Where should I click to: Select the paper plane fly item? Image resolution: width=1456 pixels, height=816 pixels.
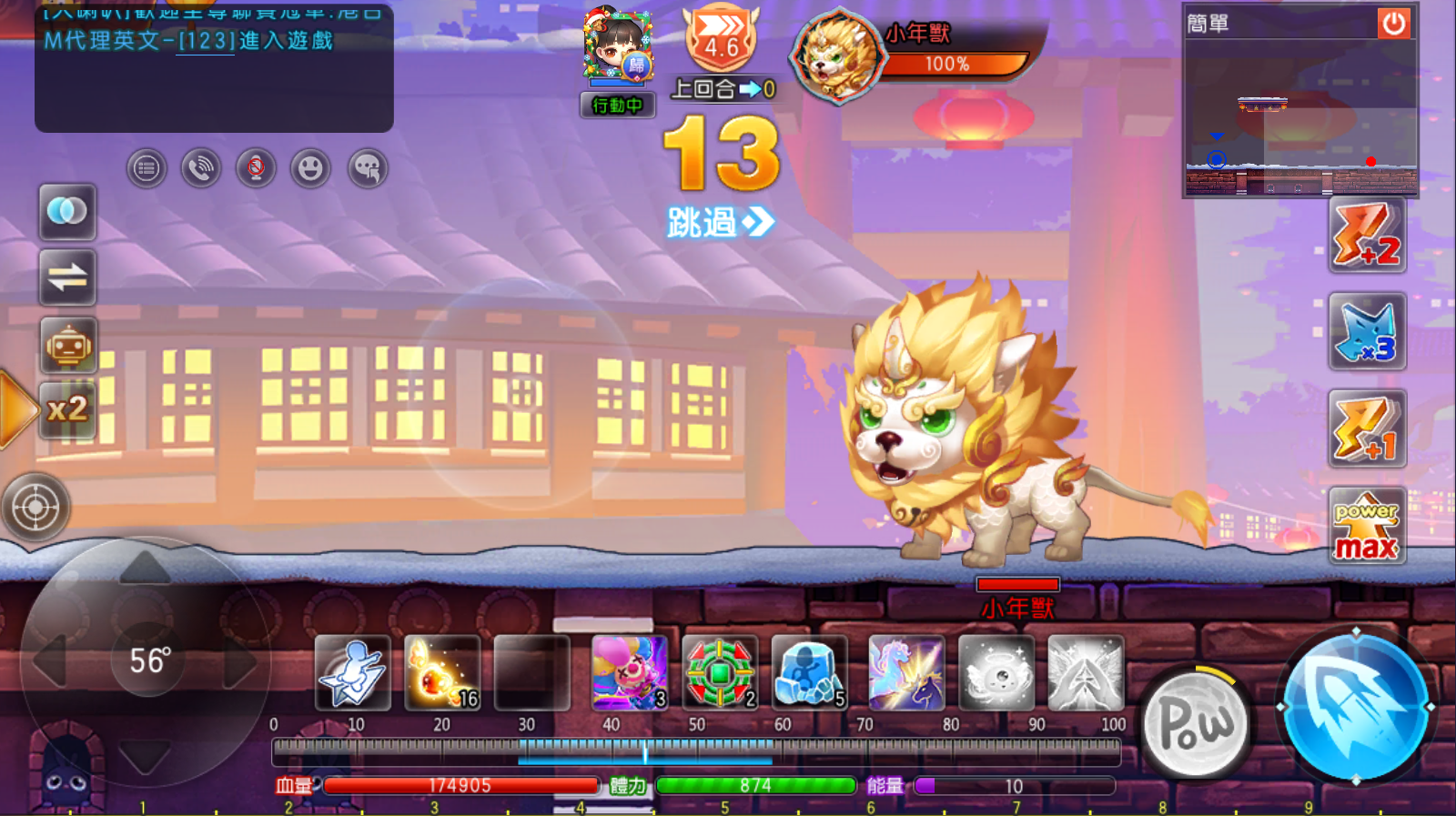click(353, 673)
